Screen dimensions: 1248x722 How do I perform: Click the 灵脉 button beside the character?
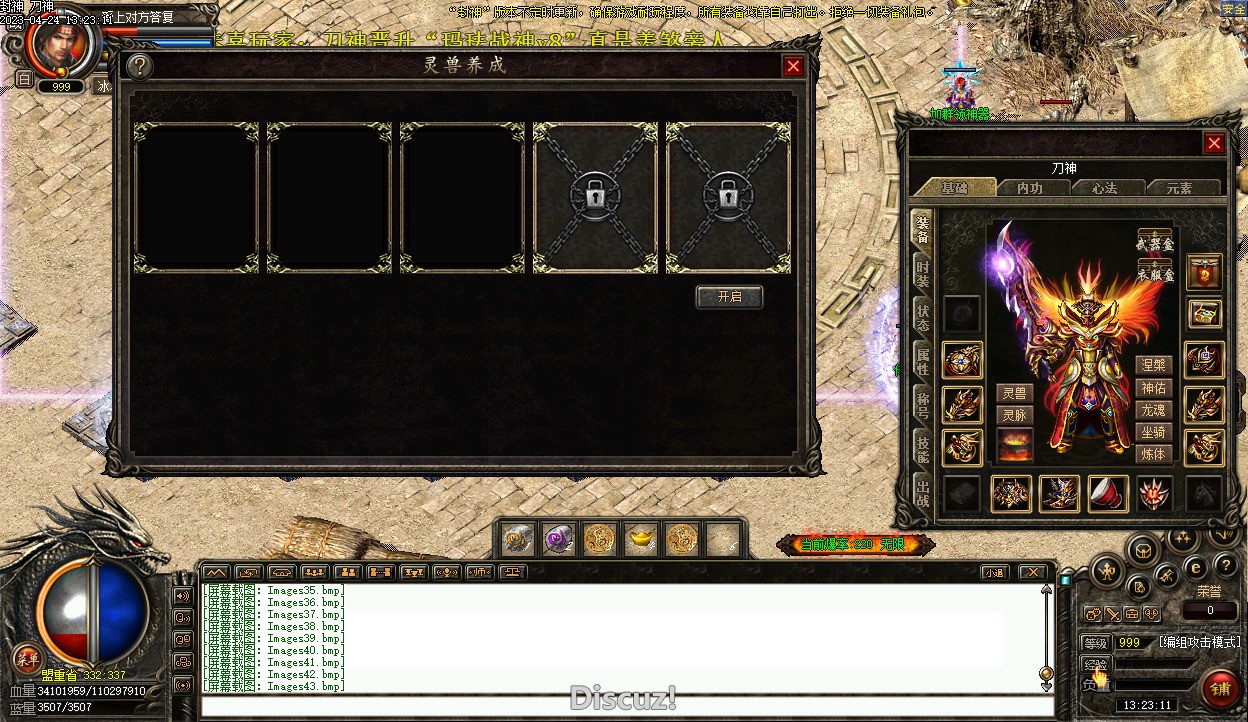tap(1014, 415)
